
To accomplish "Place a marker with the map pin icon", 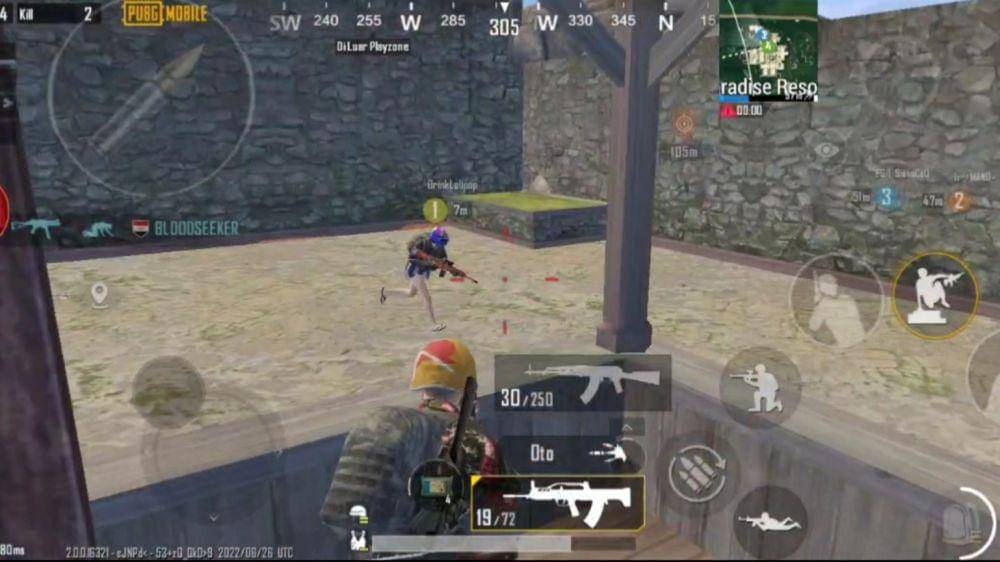I will (99, 294).
